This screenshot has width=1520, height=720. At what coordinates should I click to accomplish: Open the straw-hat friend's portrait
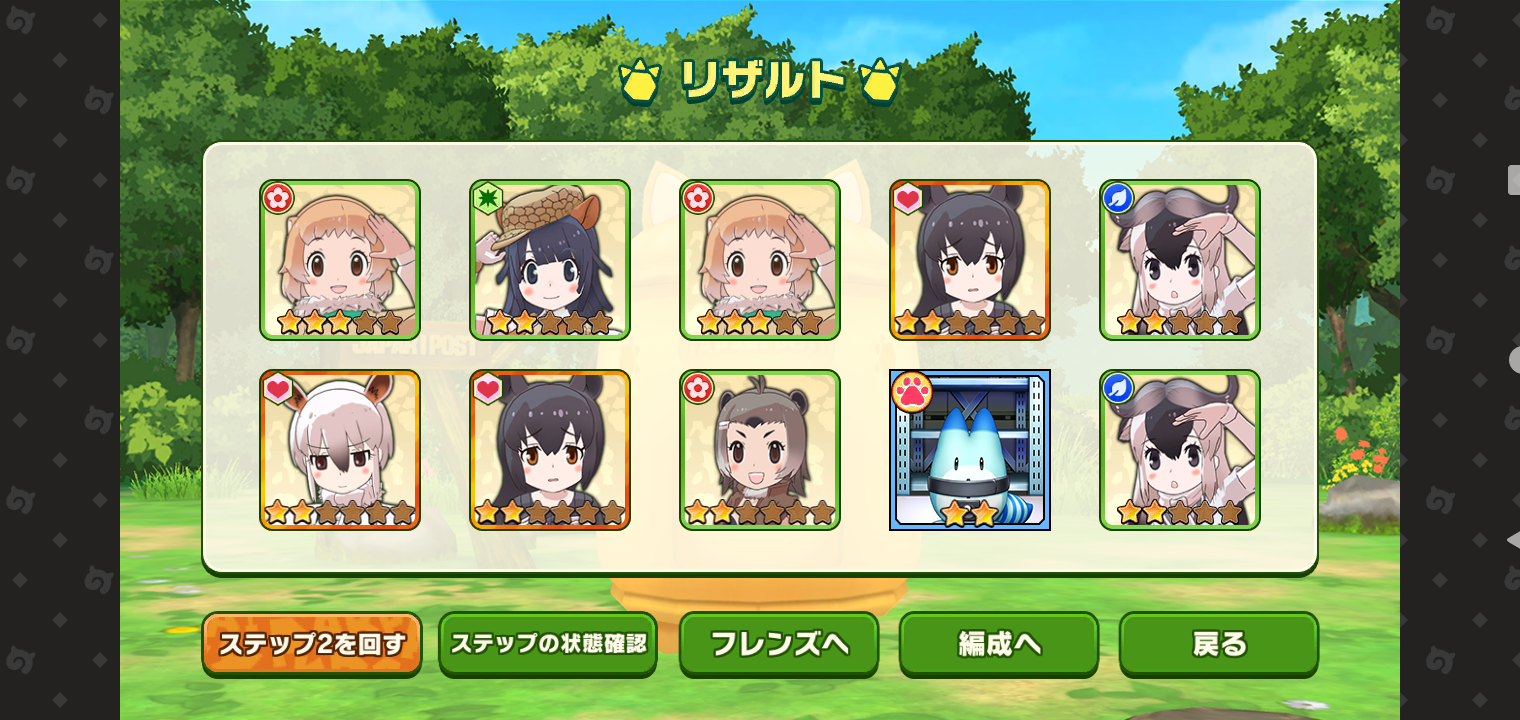[550, 260]
